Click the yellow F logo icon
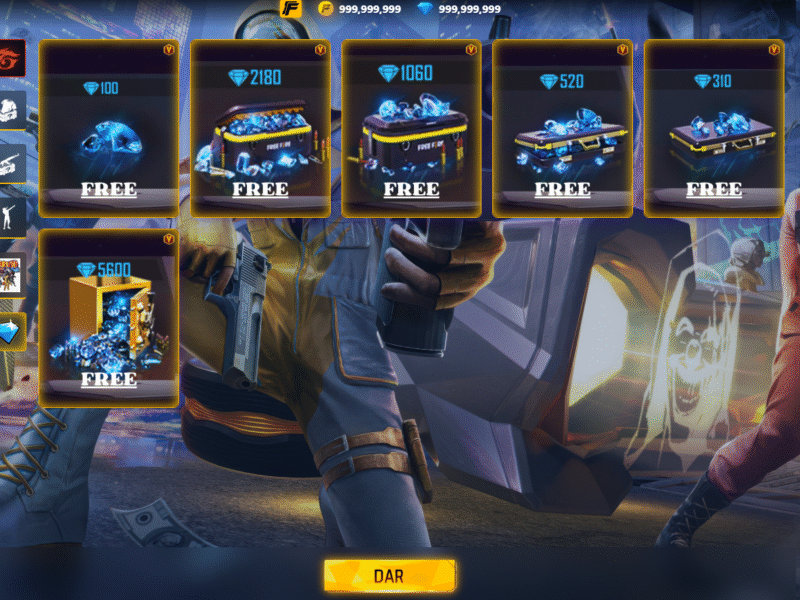The width and height of the screenshot is (800, 600). [x=291, y=9]
